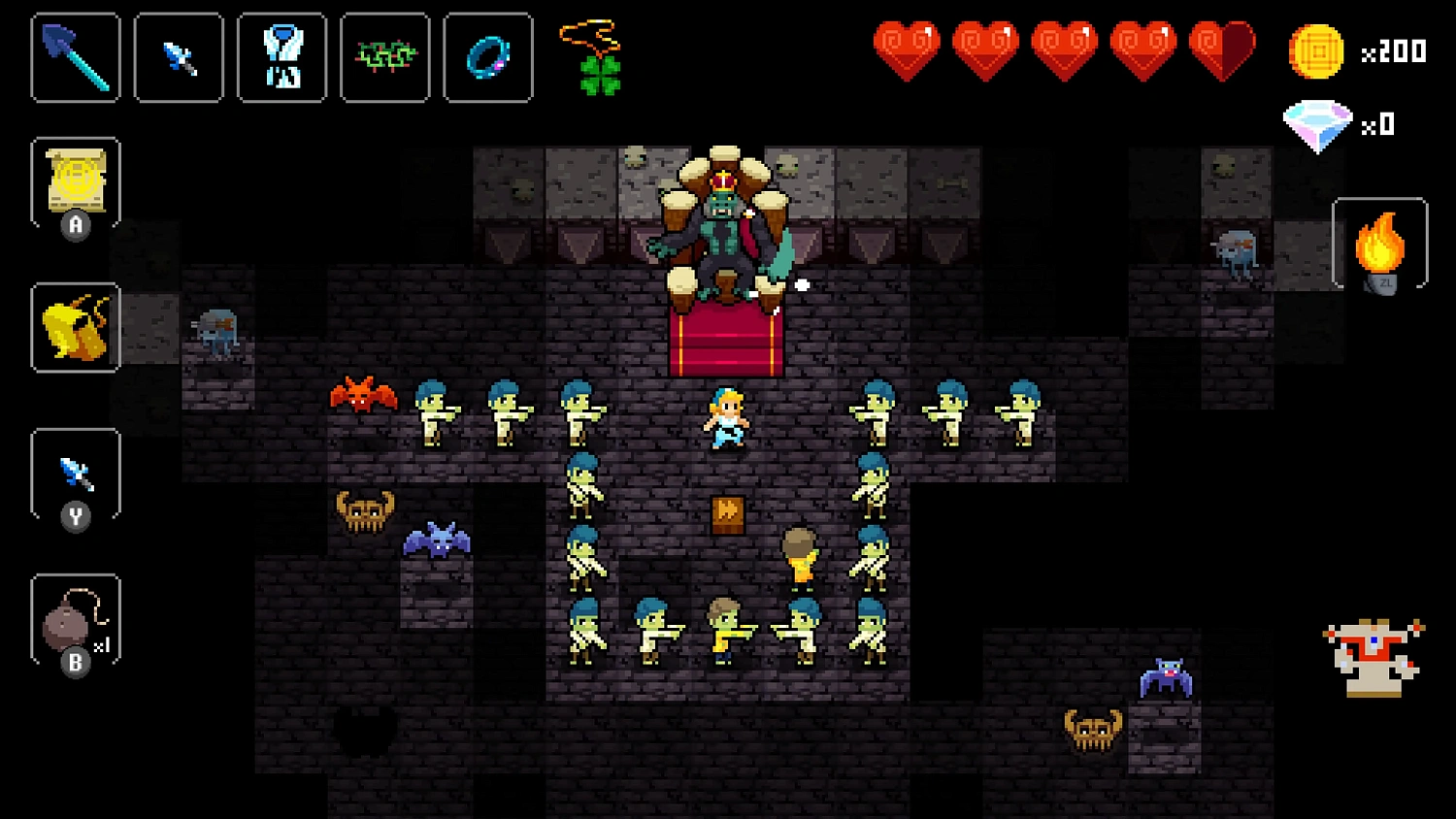The width and height of the screenshot is (1456, 819).
Task: Select the thorn wreath item icon
Action: click(x=384, y=58)
